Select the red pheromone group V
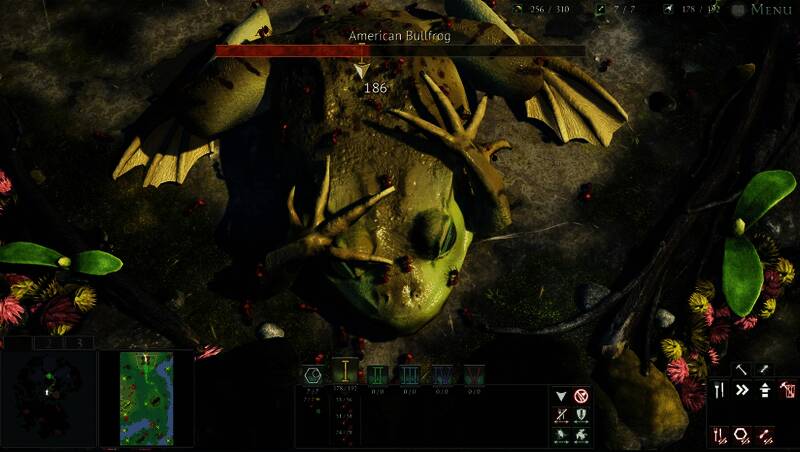800x452 pixels. [473, 374]
